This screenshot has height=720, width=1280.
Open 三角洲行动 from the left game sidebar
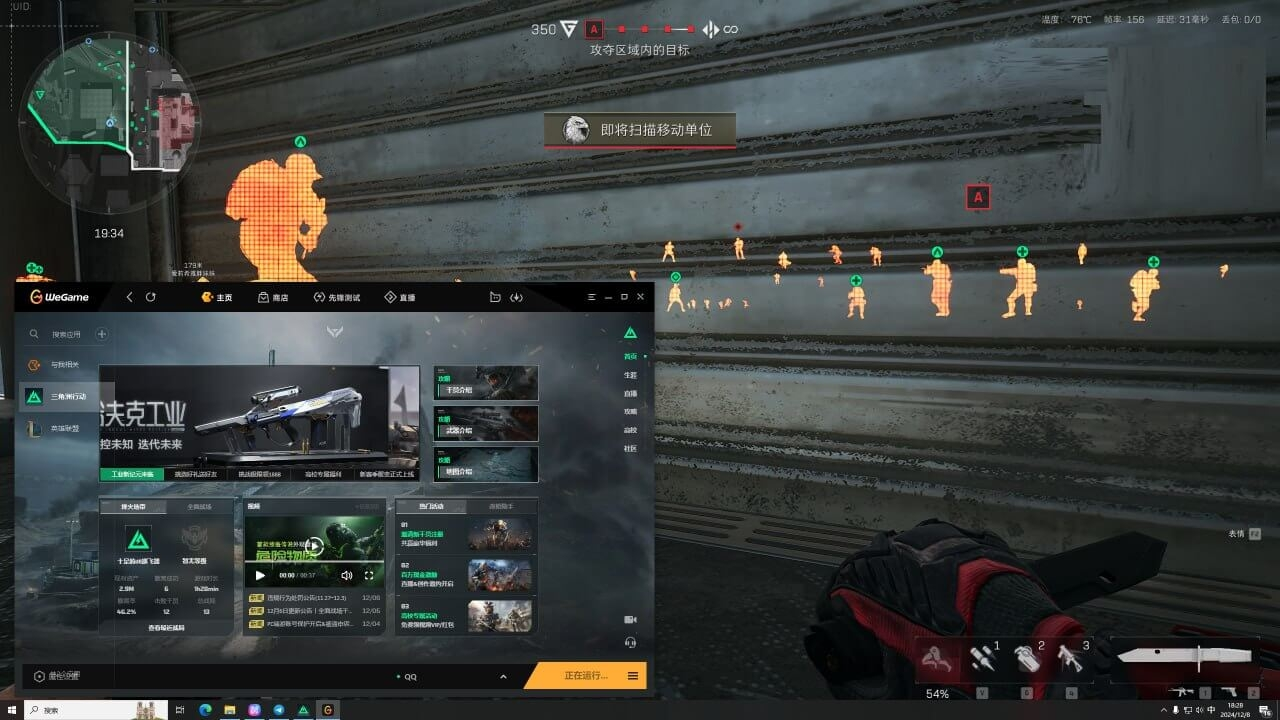tap(69, 395)
